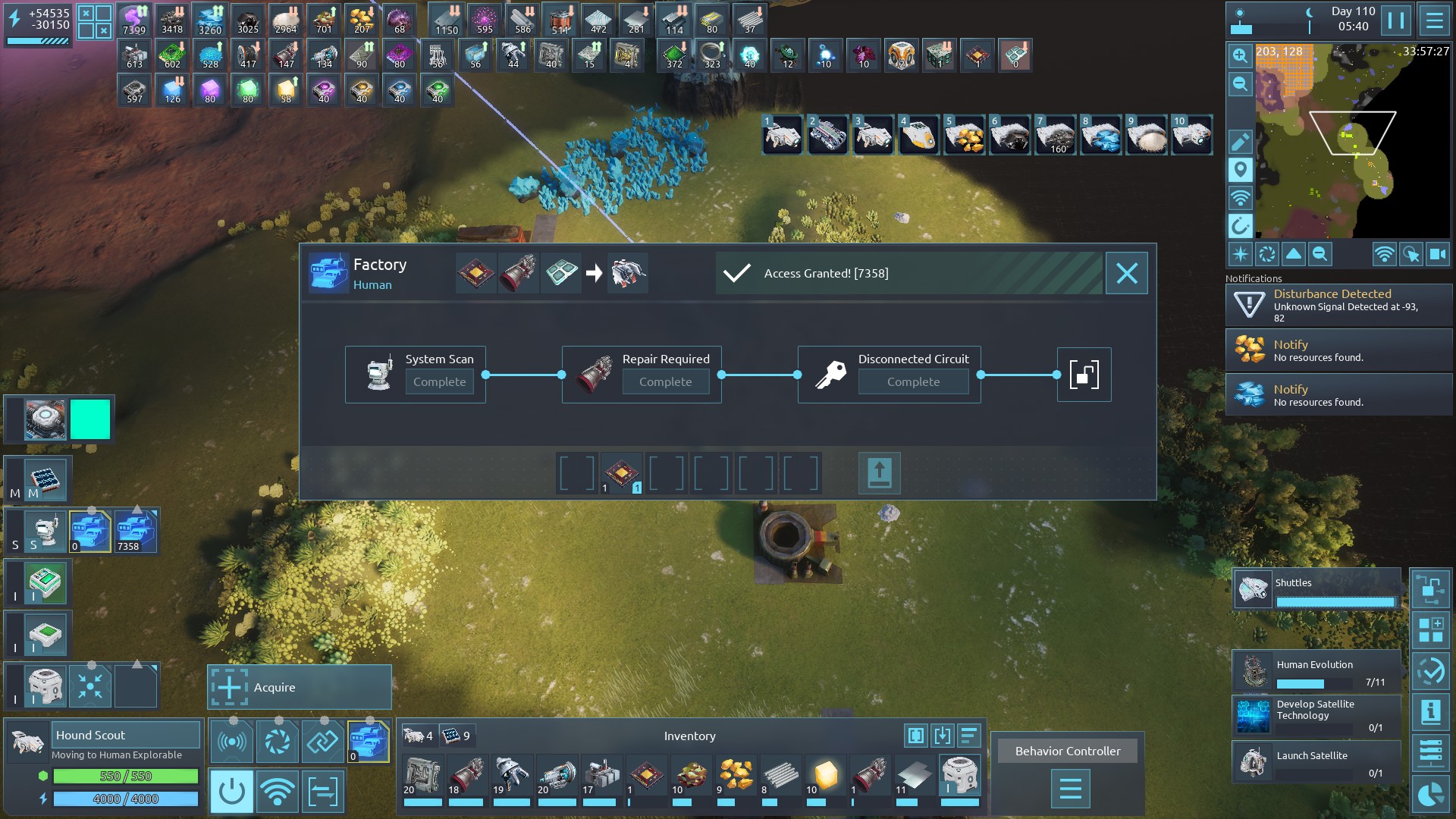Open the Disturbance Detected notification
1456x819 pixels.
[1338, 305]
